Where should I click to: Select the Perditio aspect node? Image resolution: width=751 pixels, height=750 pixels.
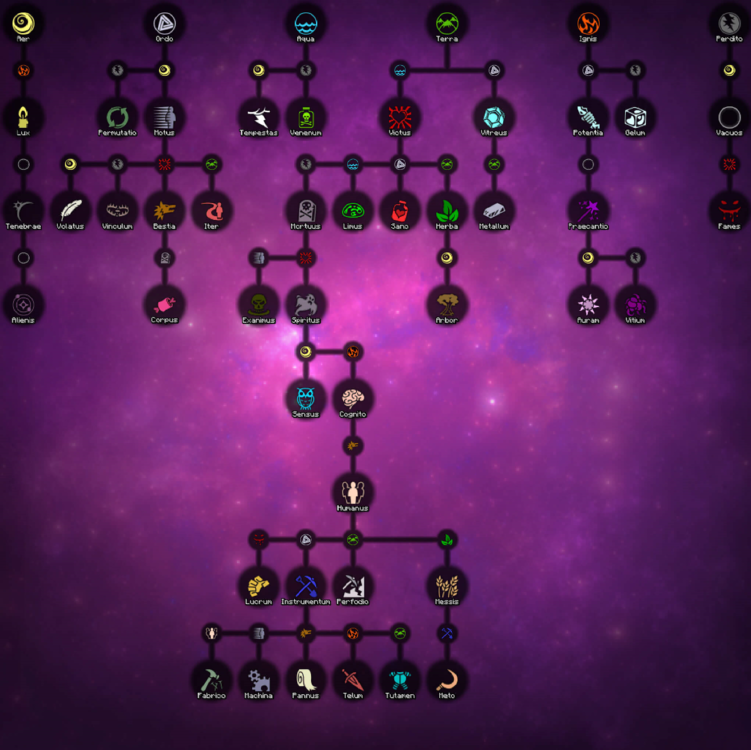(x=729, y=21)
